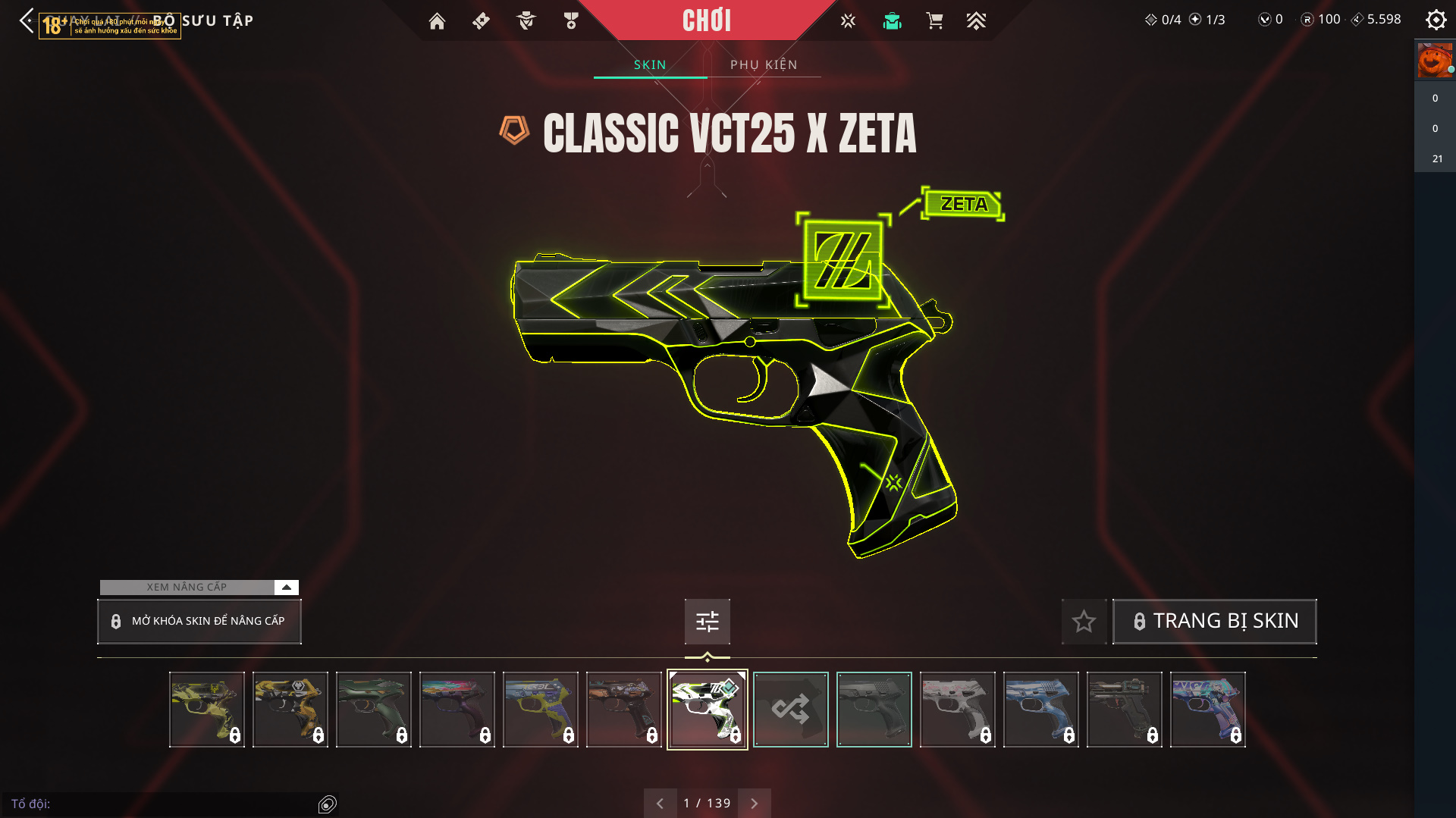
Task: Open the pumpkin player avatar
Action: tap(1434, 61)
